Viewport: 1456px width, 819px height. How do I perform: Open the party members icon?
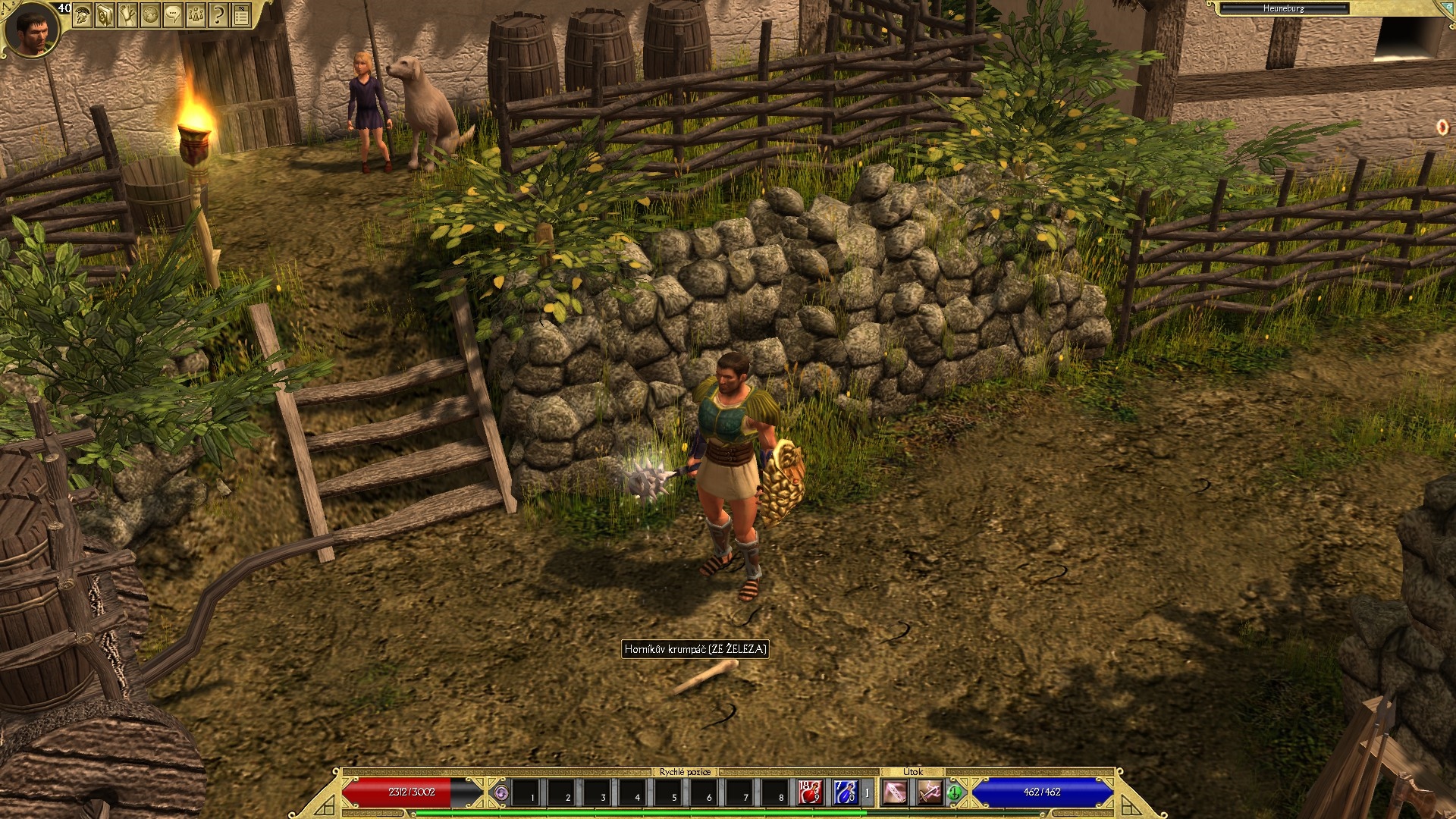tap(196, 14)
